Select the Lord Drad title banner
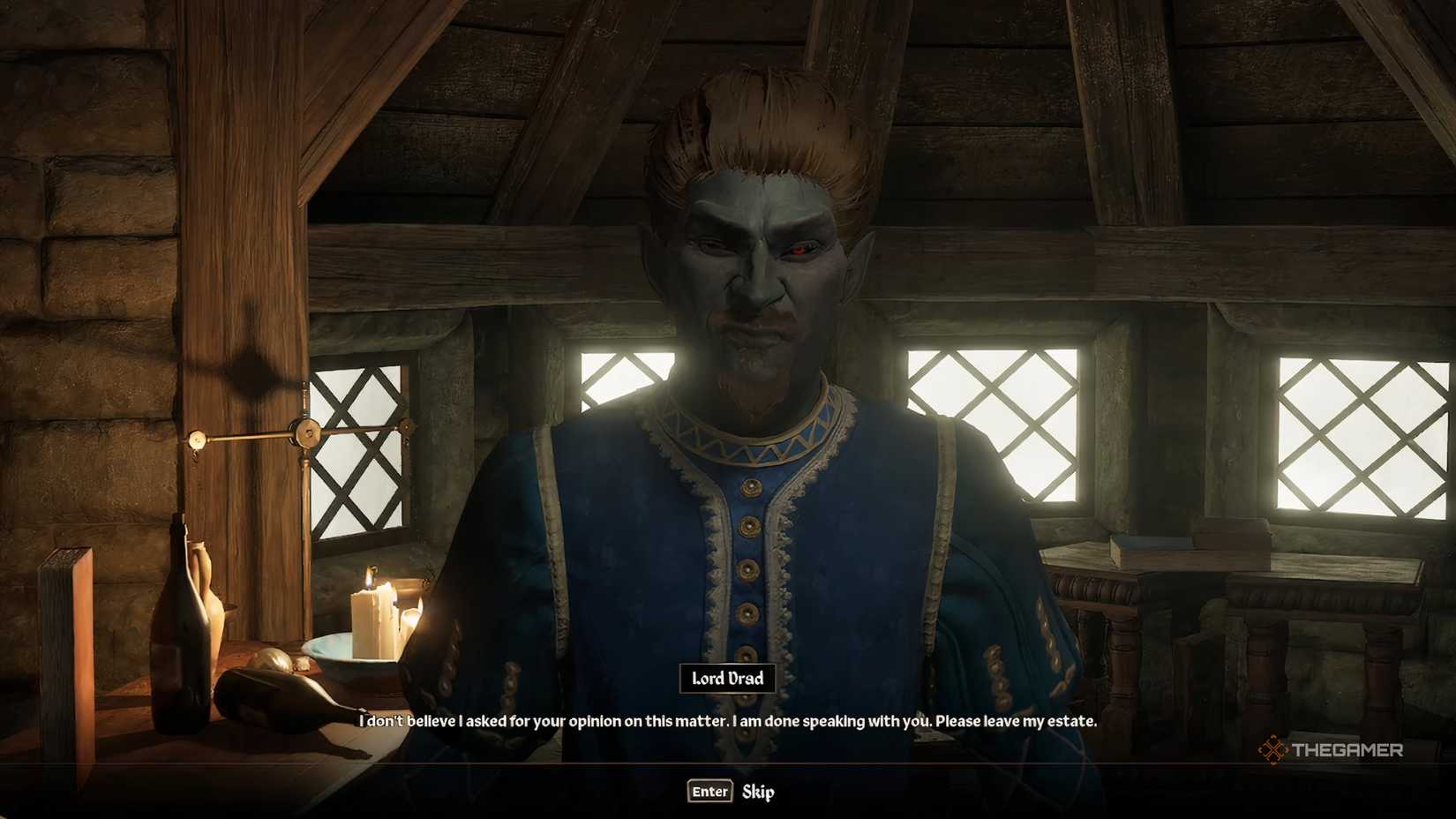This screenshot has width=1456, height=819. pos(727,680)
